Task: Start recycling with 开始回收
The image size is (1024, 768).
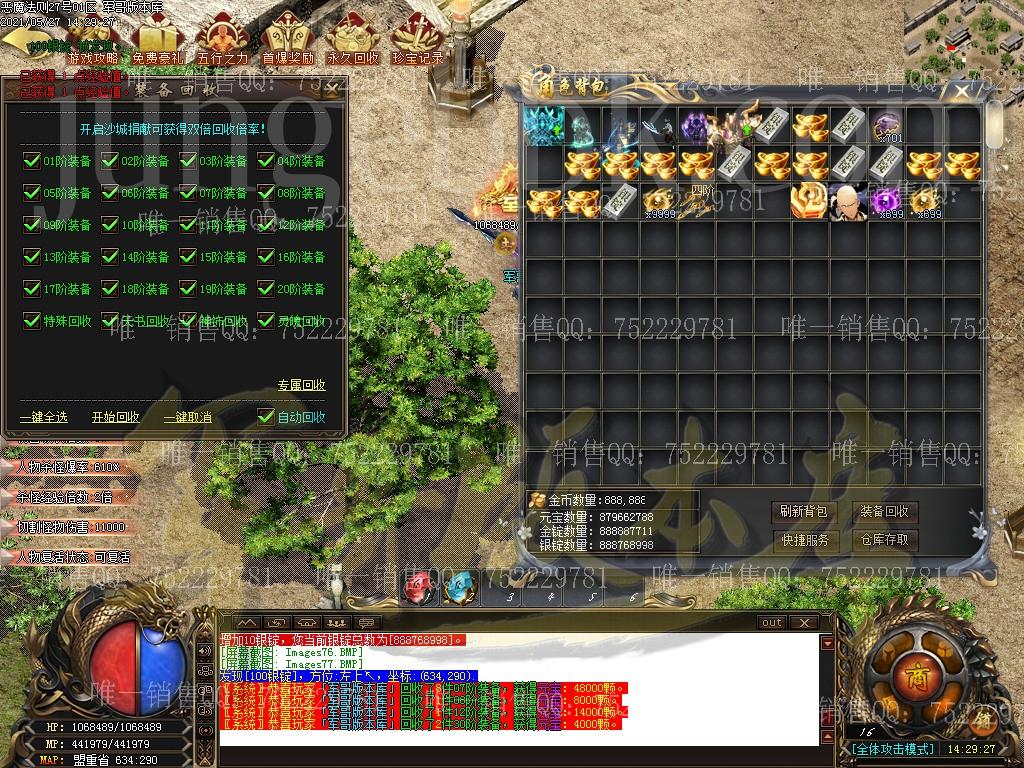Action: (x=116, y=417)
